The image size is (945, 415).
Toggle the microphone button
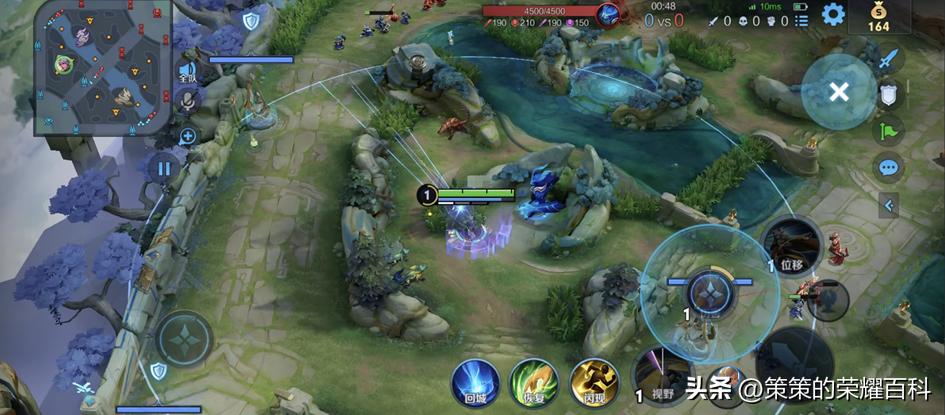(x=187, y=101)
